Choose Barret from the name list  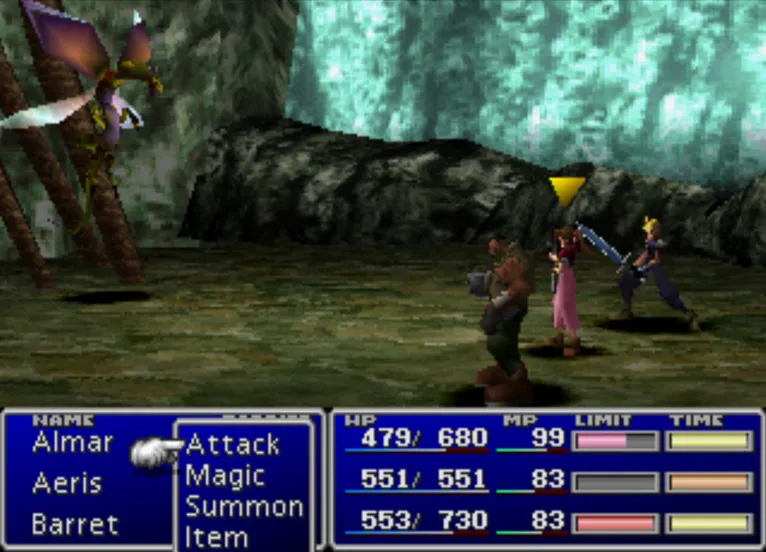(75, 524)
